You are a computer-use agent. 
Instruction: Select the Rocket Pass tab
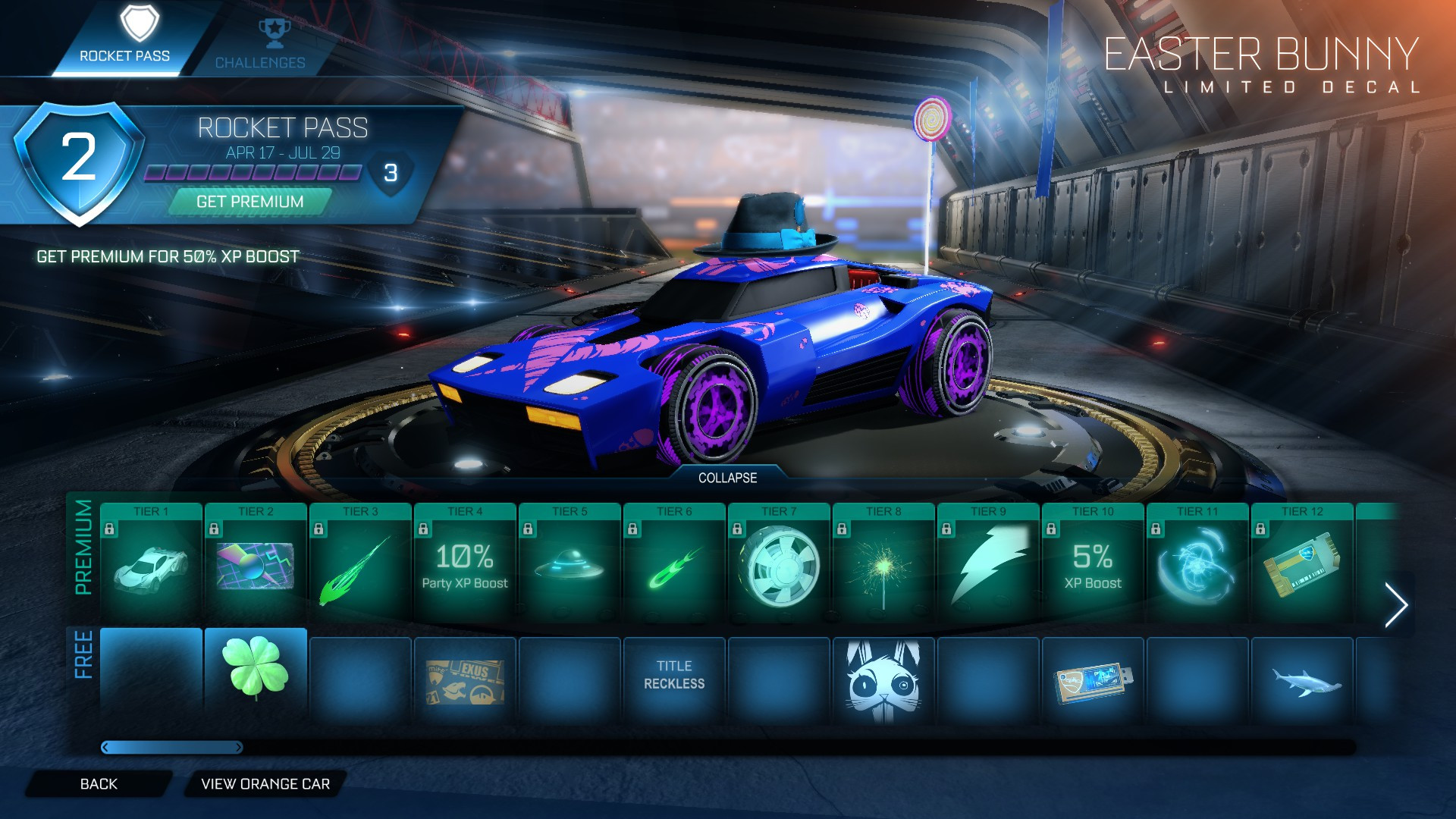coord(125,38)
